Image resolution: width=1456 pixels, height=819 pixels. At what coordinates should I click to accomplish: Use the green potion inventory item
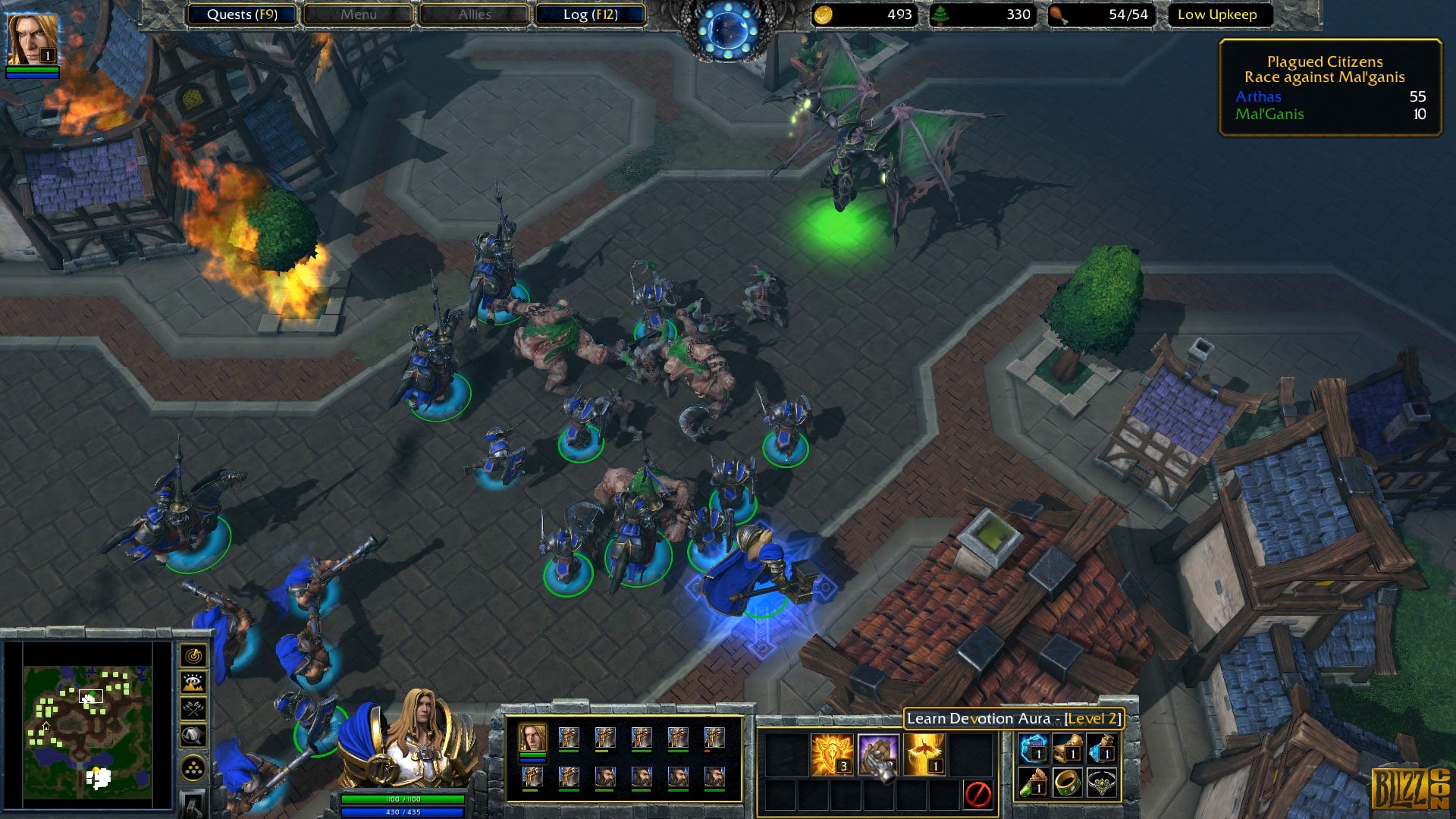coord(1032,783)
